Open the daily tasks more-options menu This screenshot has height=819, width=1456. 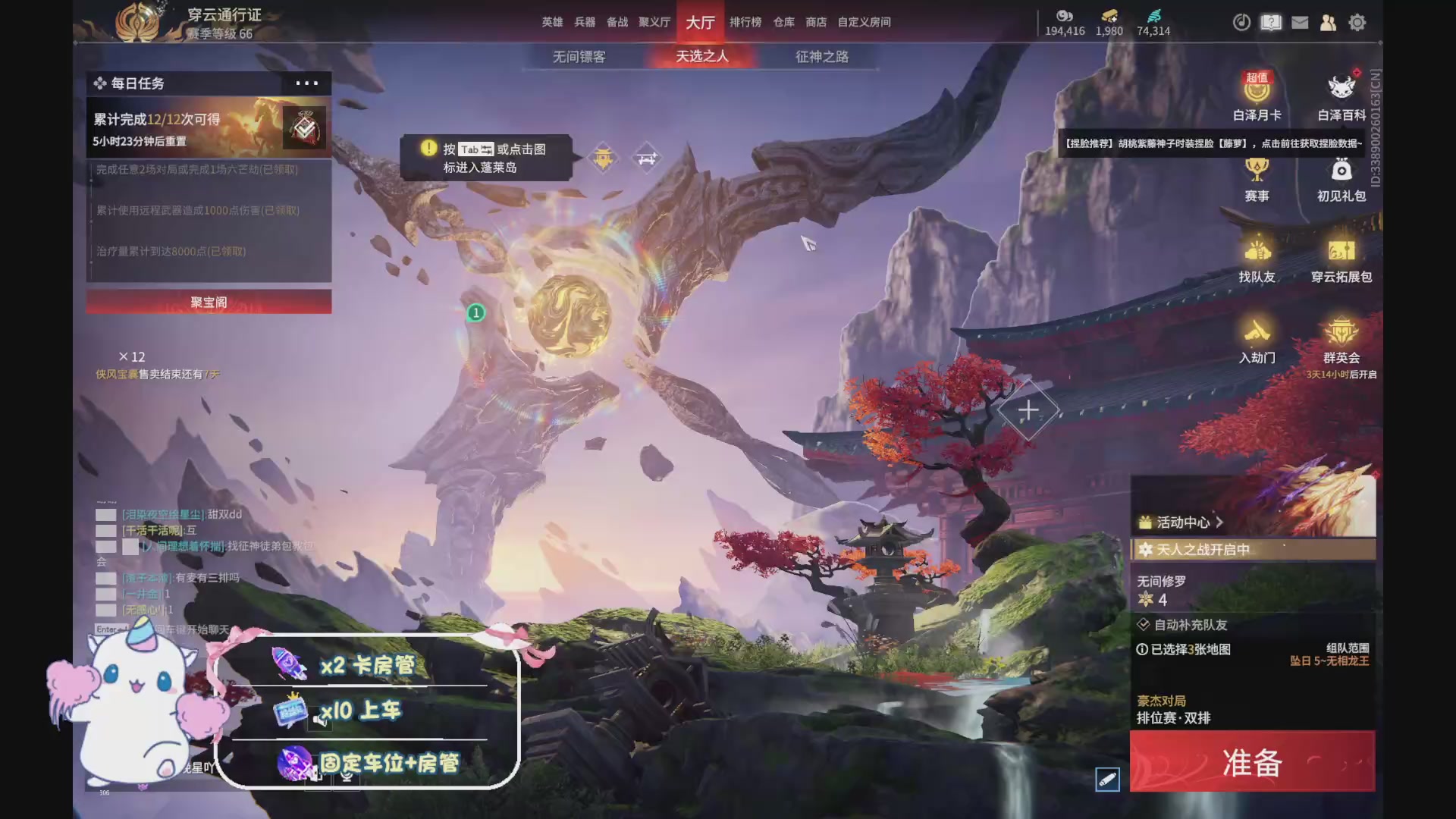click(x=306, y=83)
